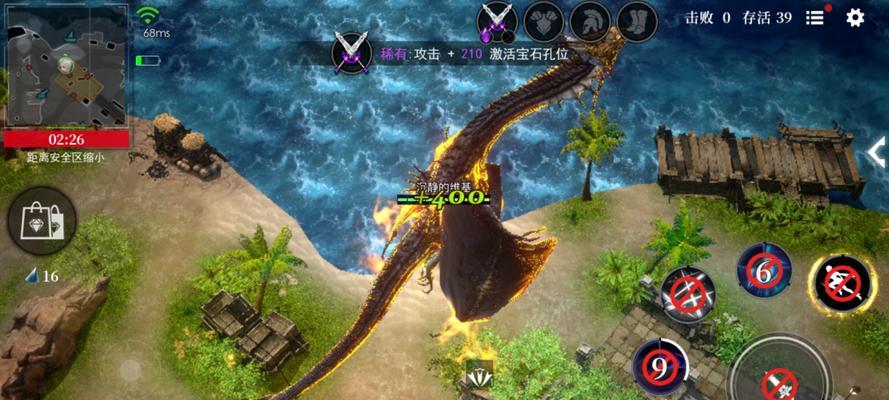Activate the crossed slashes skill
The height and width of the screenshot is (400, 889).
[x=688, y=296]
